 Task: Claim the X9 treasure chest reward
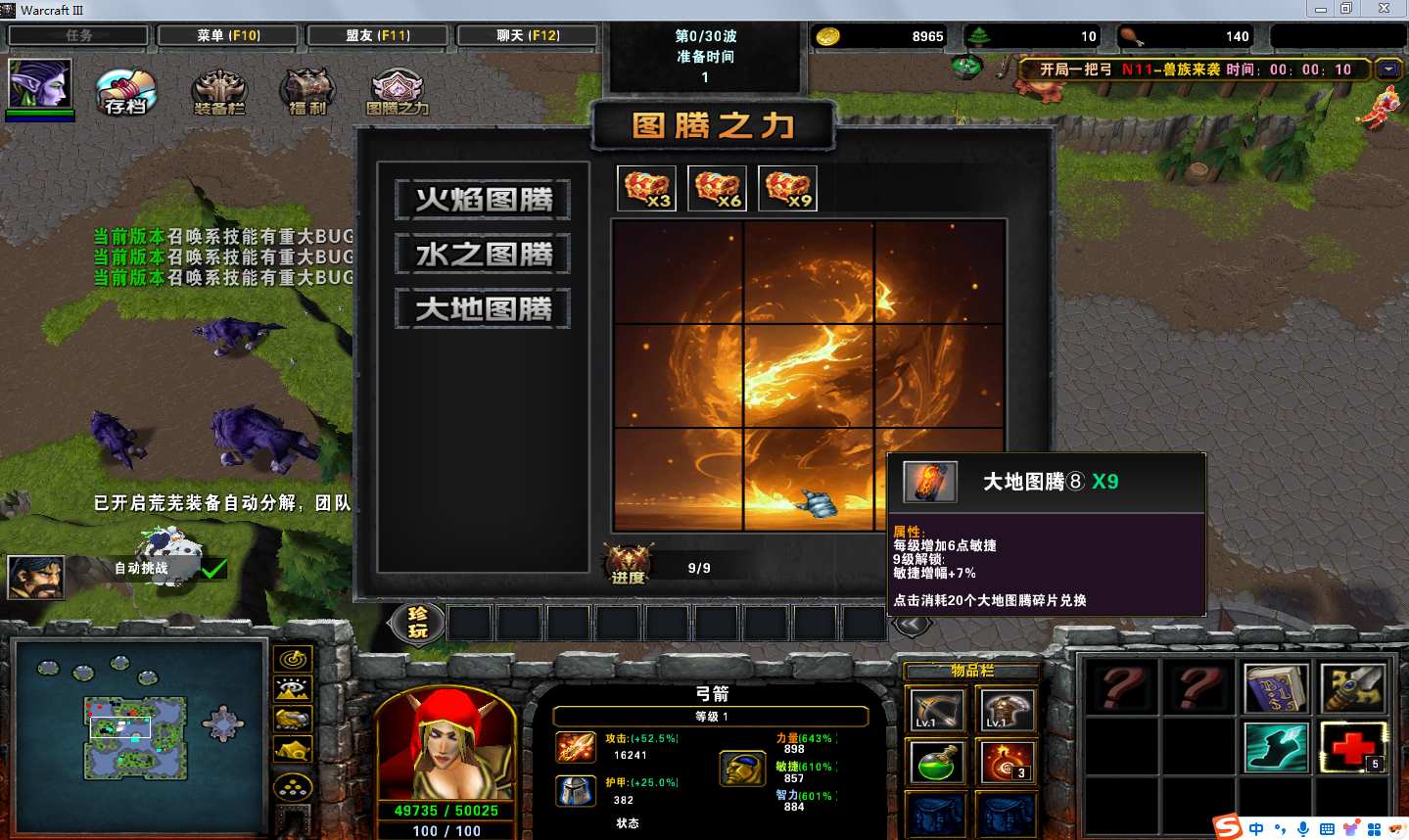pyautogui.click(x=787, y=188)
